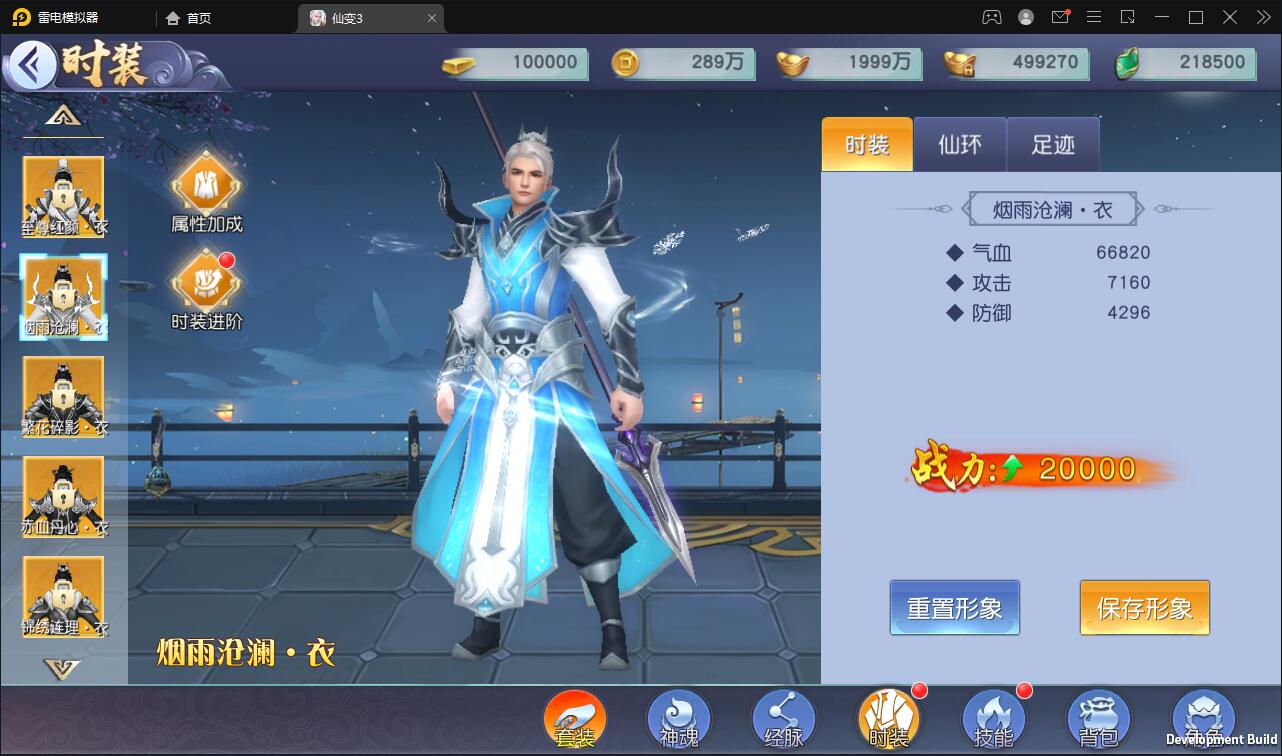This screenshot has width=1282, height=756.
Task: Go back using the blue back arrow
Action: coord(33,62)
